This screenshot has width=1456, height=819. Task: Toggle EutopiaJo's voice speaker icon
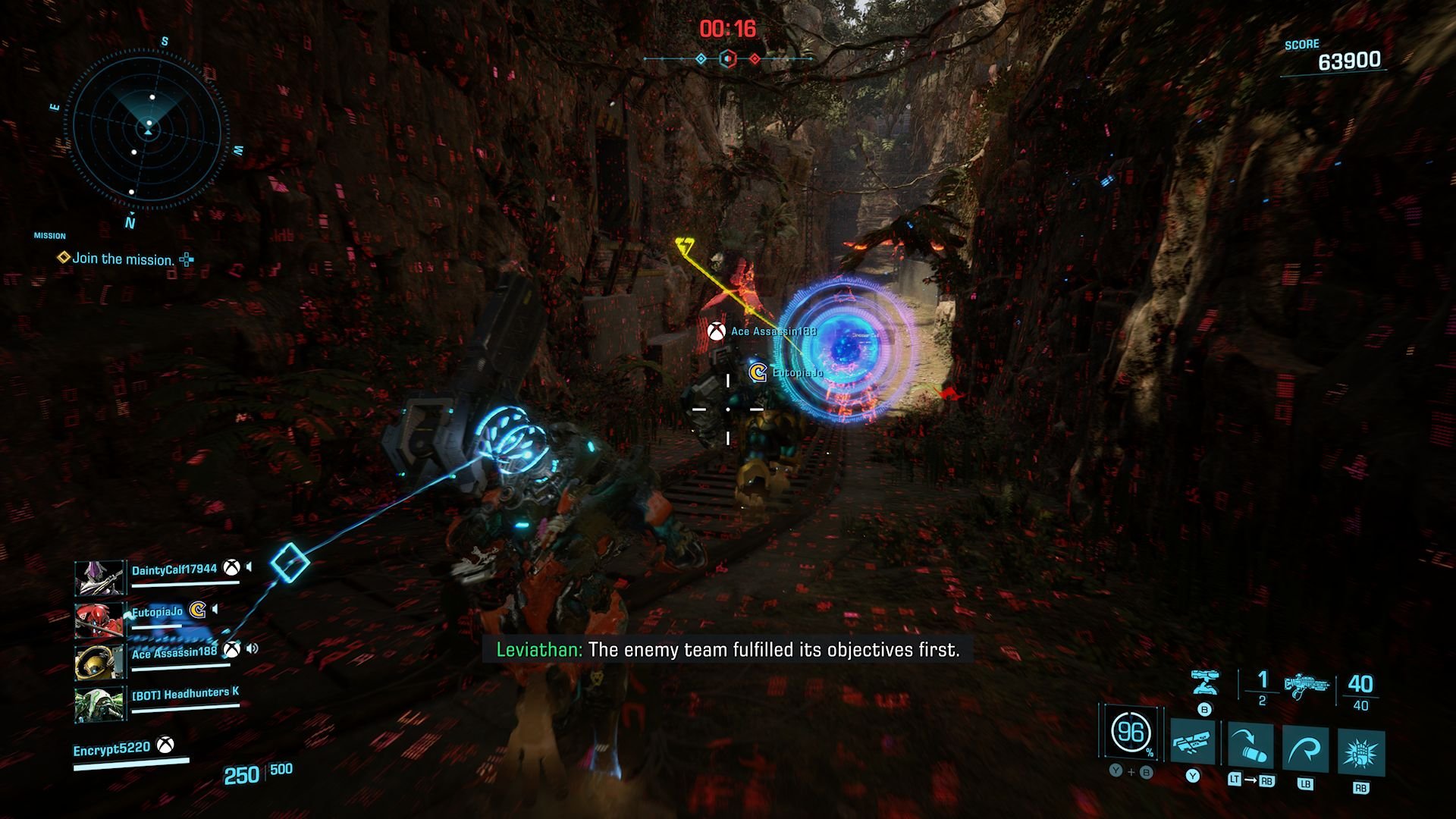tap(216, 609)
